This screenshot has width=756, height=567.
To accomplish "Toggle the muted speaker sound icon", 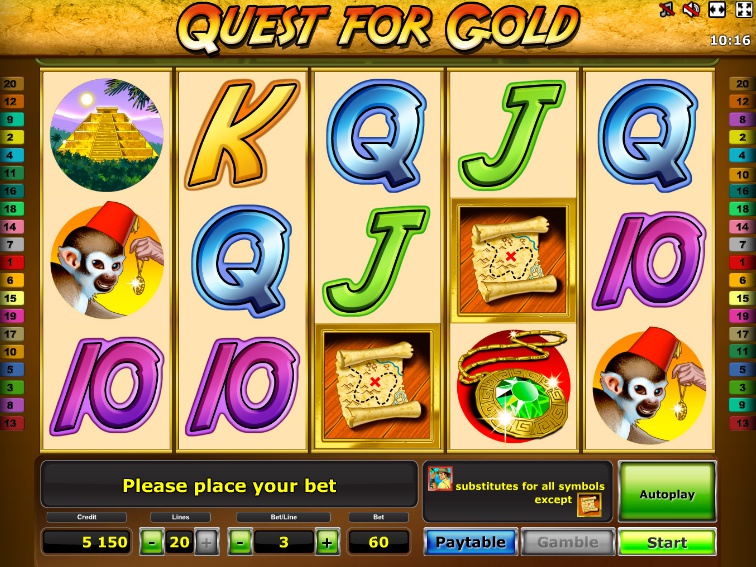I will click(x=691, y=10).
